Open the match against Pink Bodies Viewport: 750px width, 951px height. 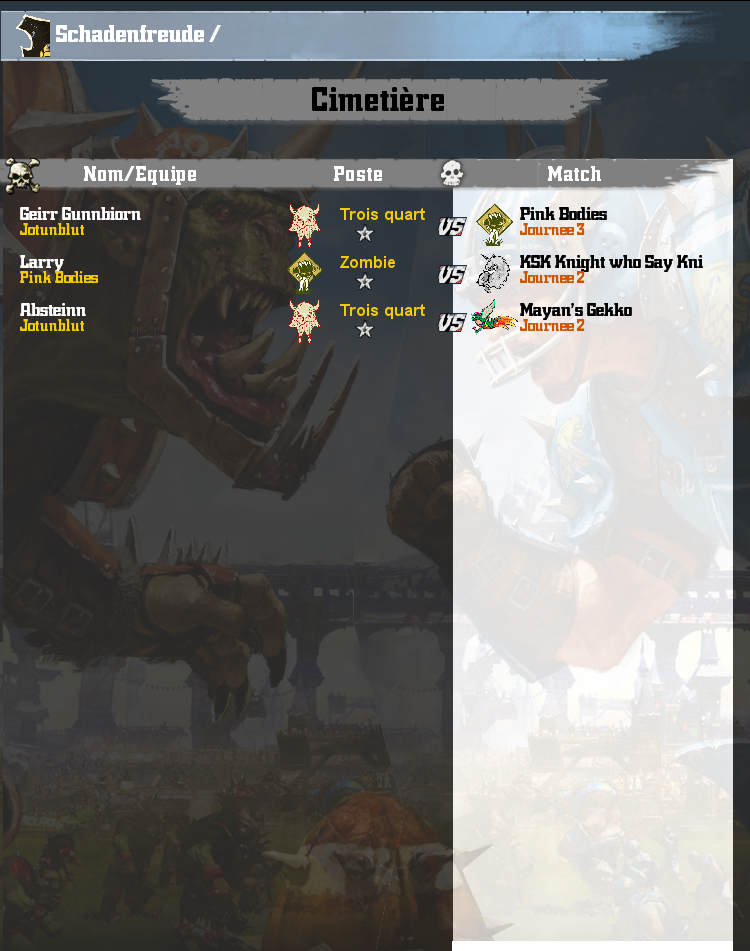pos(563,214)
